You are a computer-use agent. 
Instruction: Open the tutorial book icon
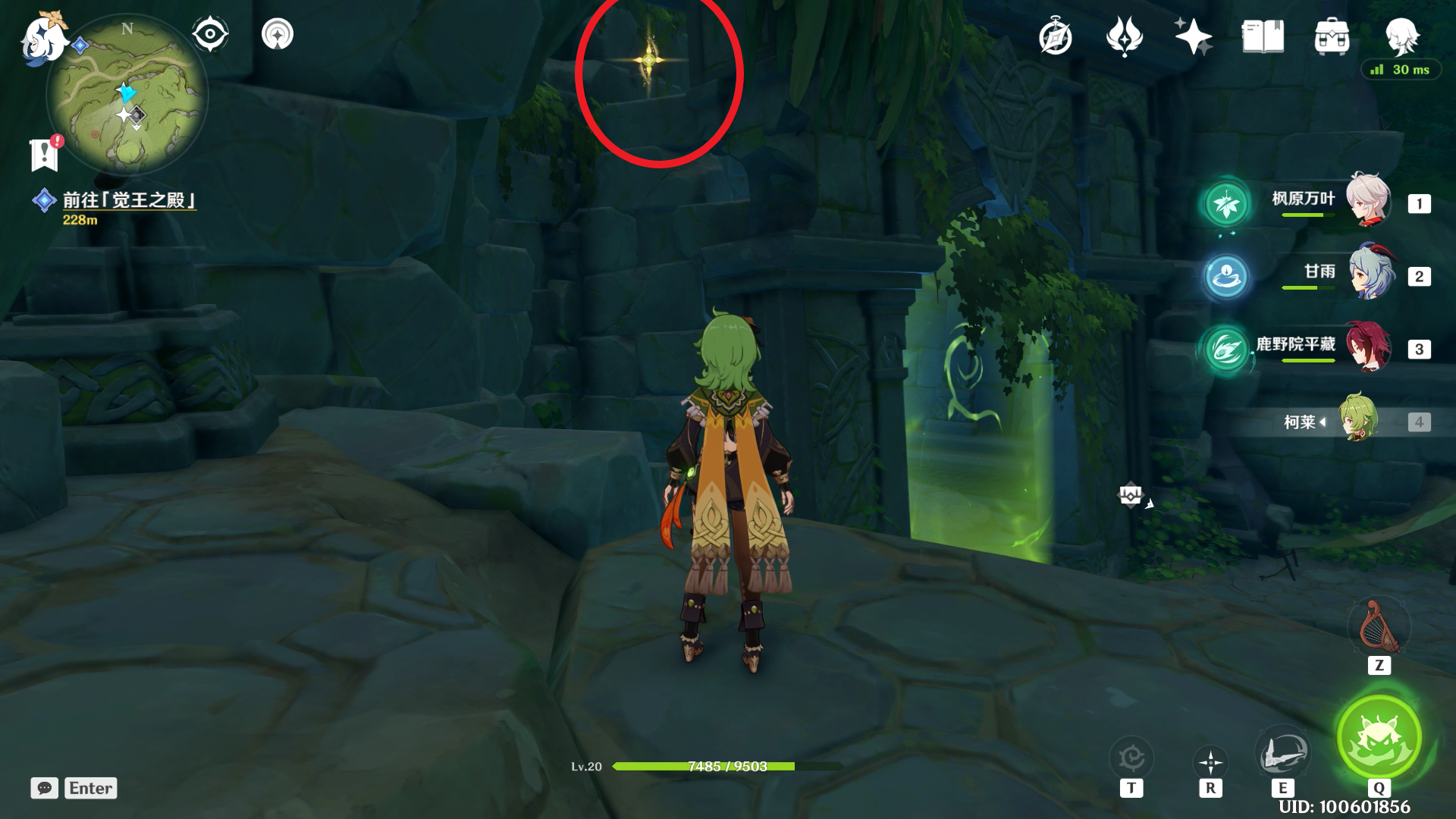[1263, 36]
